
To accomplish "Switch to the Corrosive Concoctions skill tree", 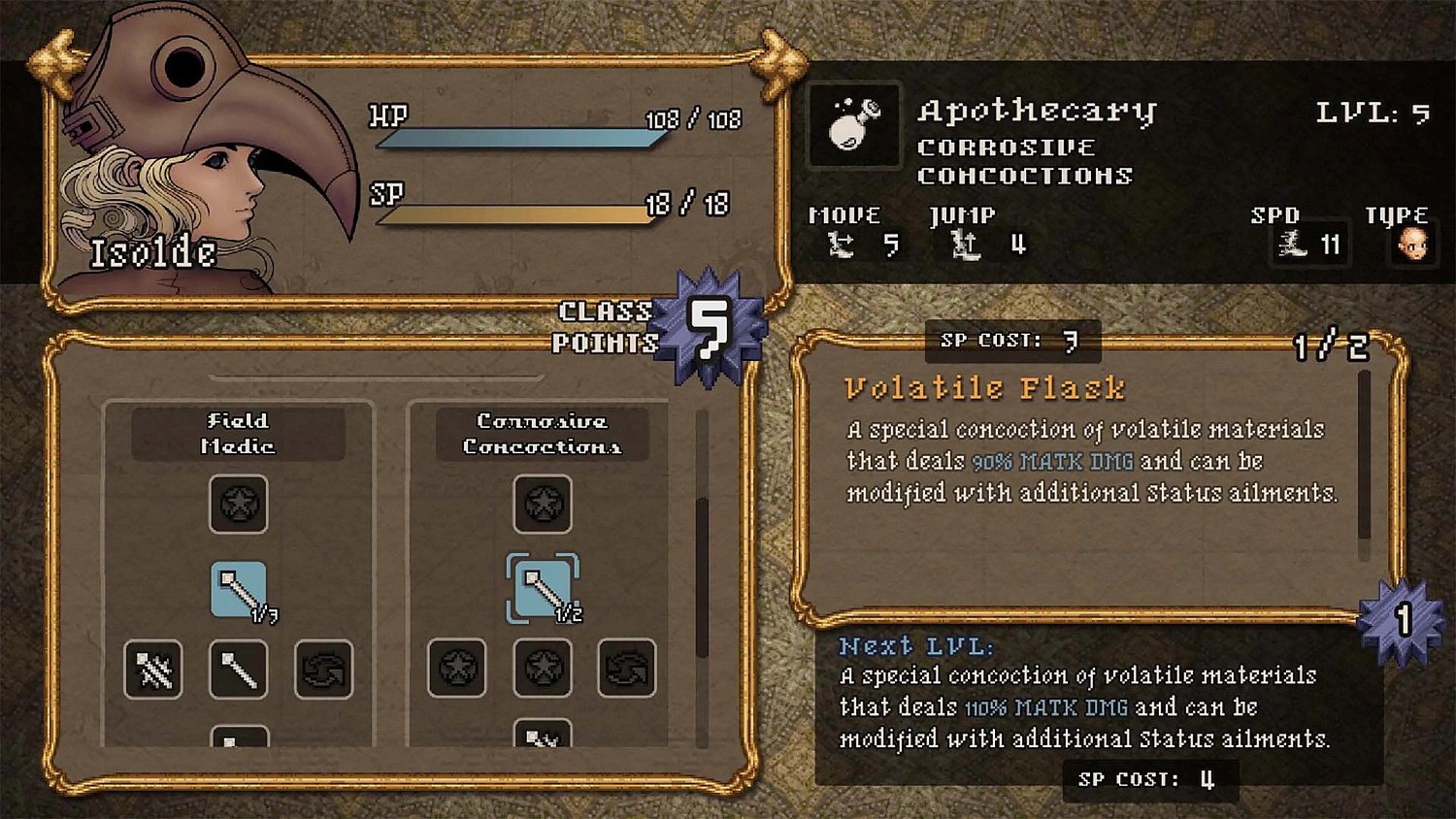I will click(542, 434).
